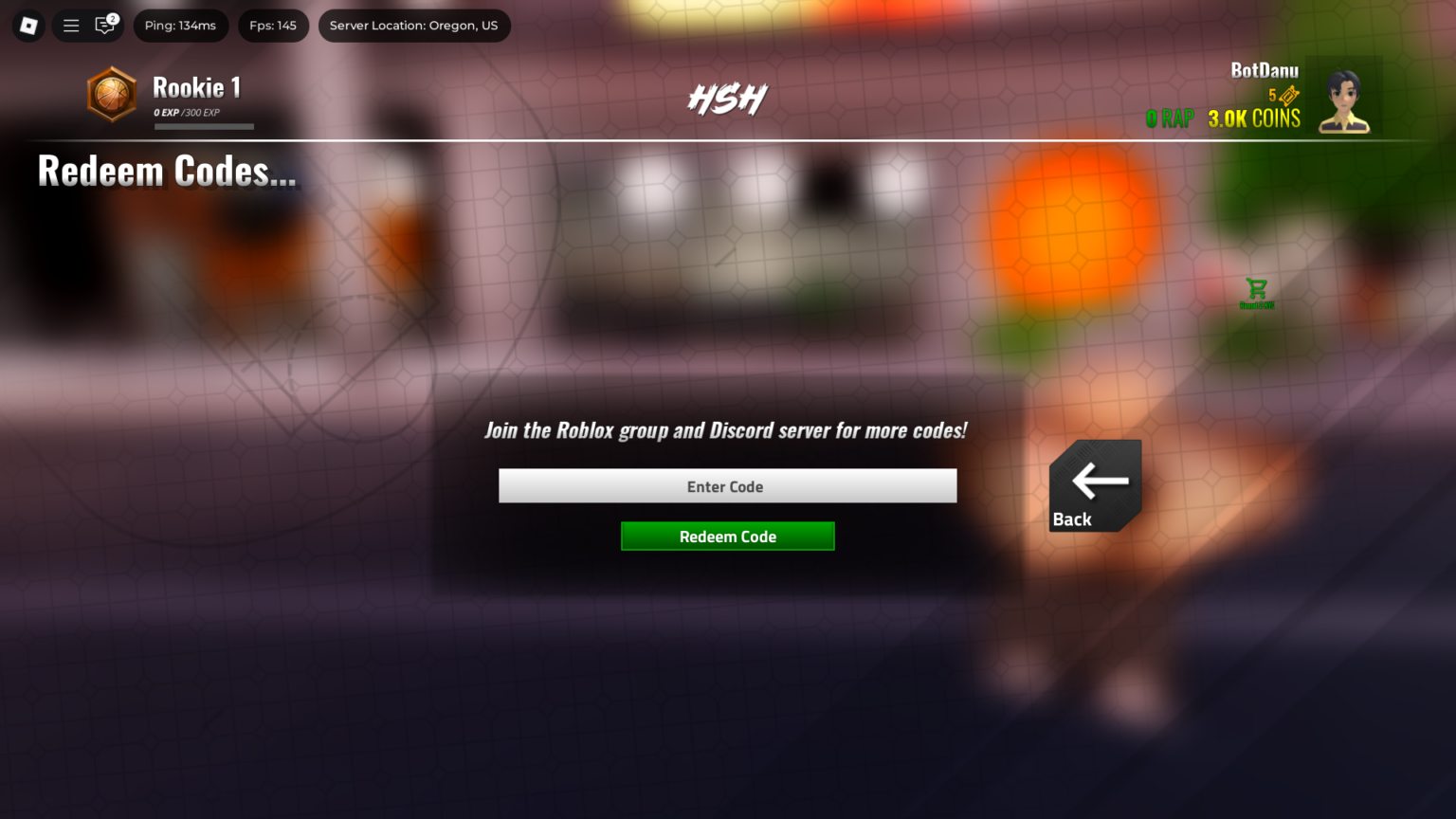This screenshot has width=1456, height=819.
Task: Open chat with 2 unread messages
Action: [x=104, y=27]
